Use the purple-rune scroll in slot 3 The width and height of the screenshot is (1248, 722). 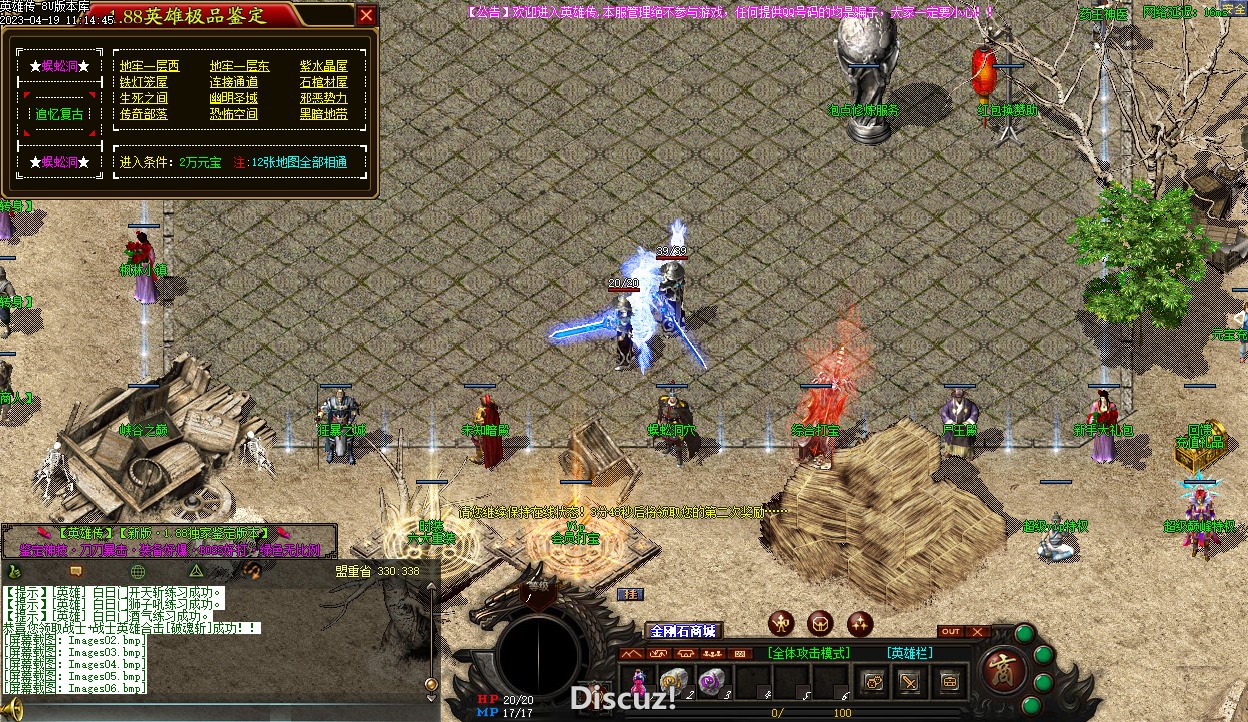[711, 680]
